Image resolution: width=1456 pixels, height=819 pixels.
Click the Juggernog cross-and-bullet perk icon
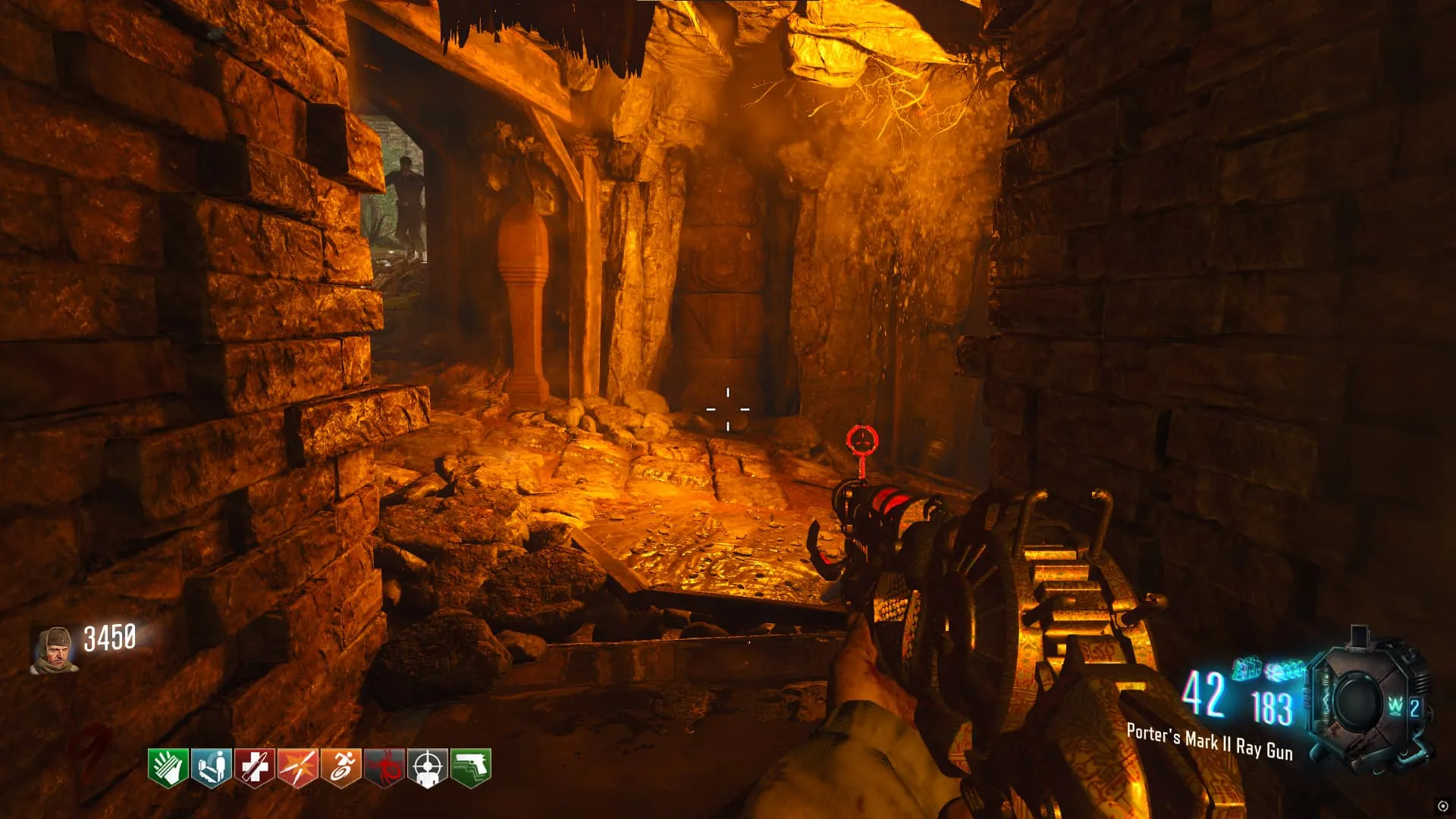click(x=254, y=767)
